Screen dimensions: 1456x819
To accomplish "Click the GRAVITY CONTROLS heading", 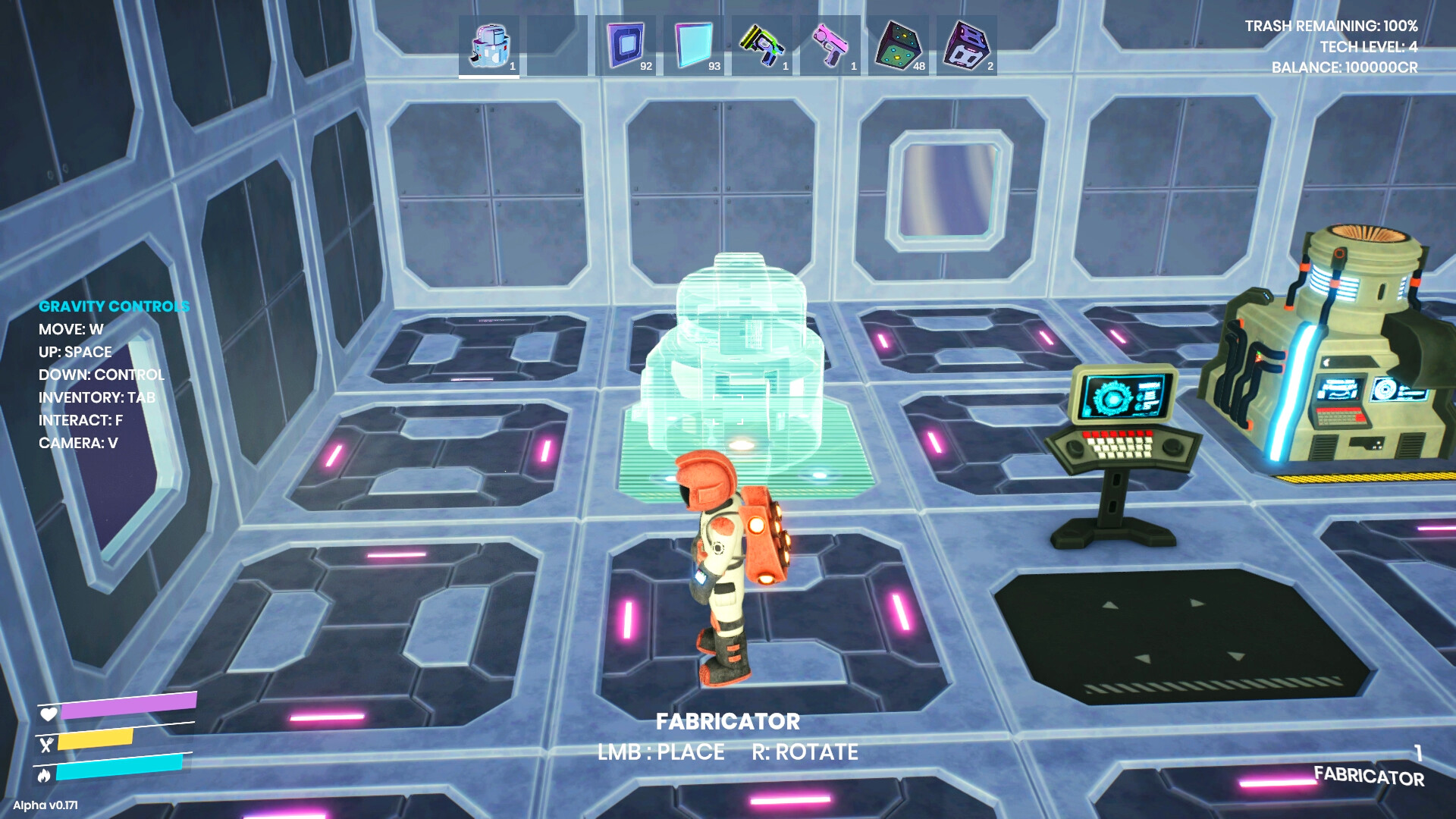I will pos(114,306).
